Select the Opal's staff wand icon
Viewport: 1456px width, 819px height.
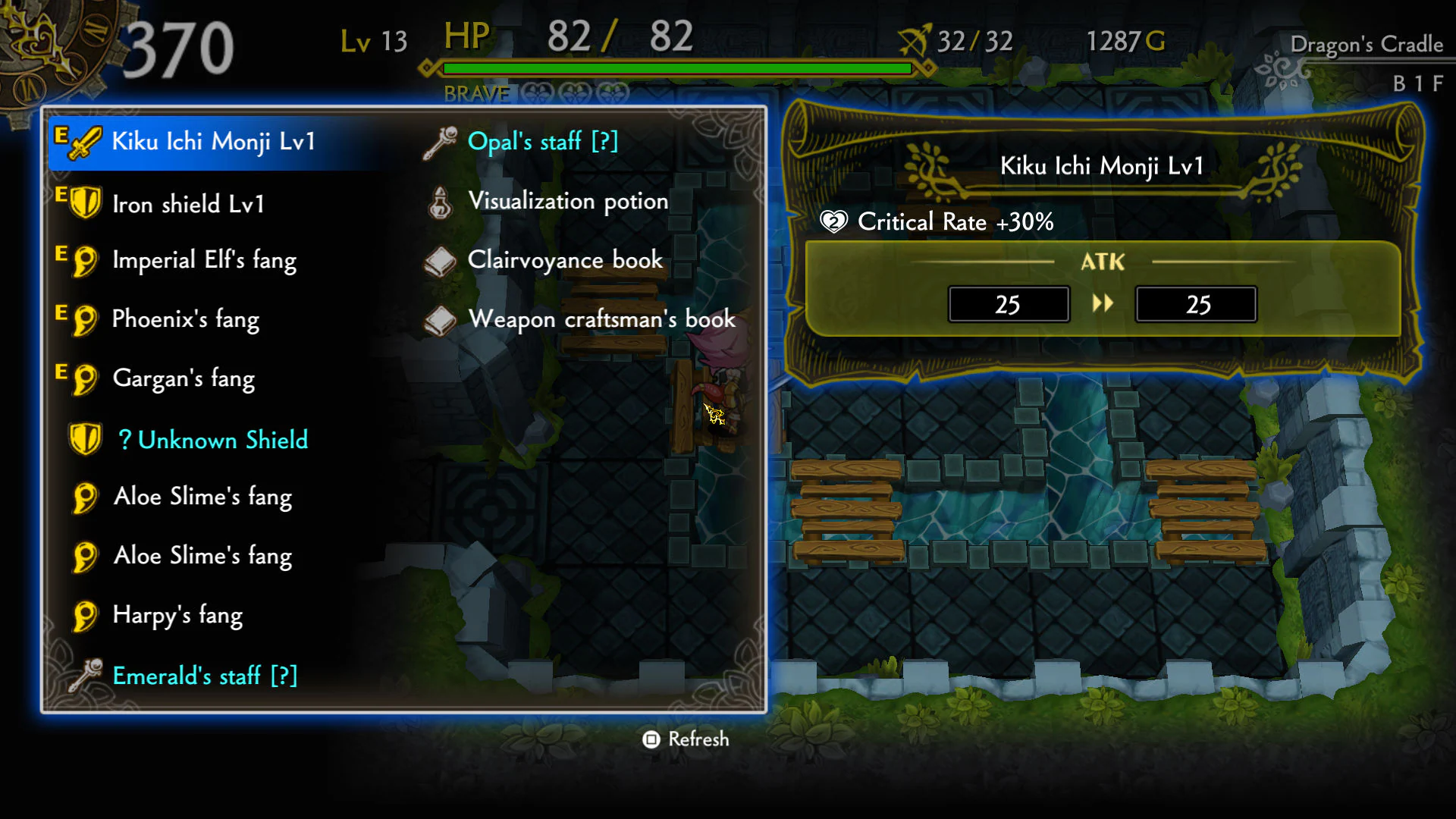(x=441, y=141)
